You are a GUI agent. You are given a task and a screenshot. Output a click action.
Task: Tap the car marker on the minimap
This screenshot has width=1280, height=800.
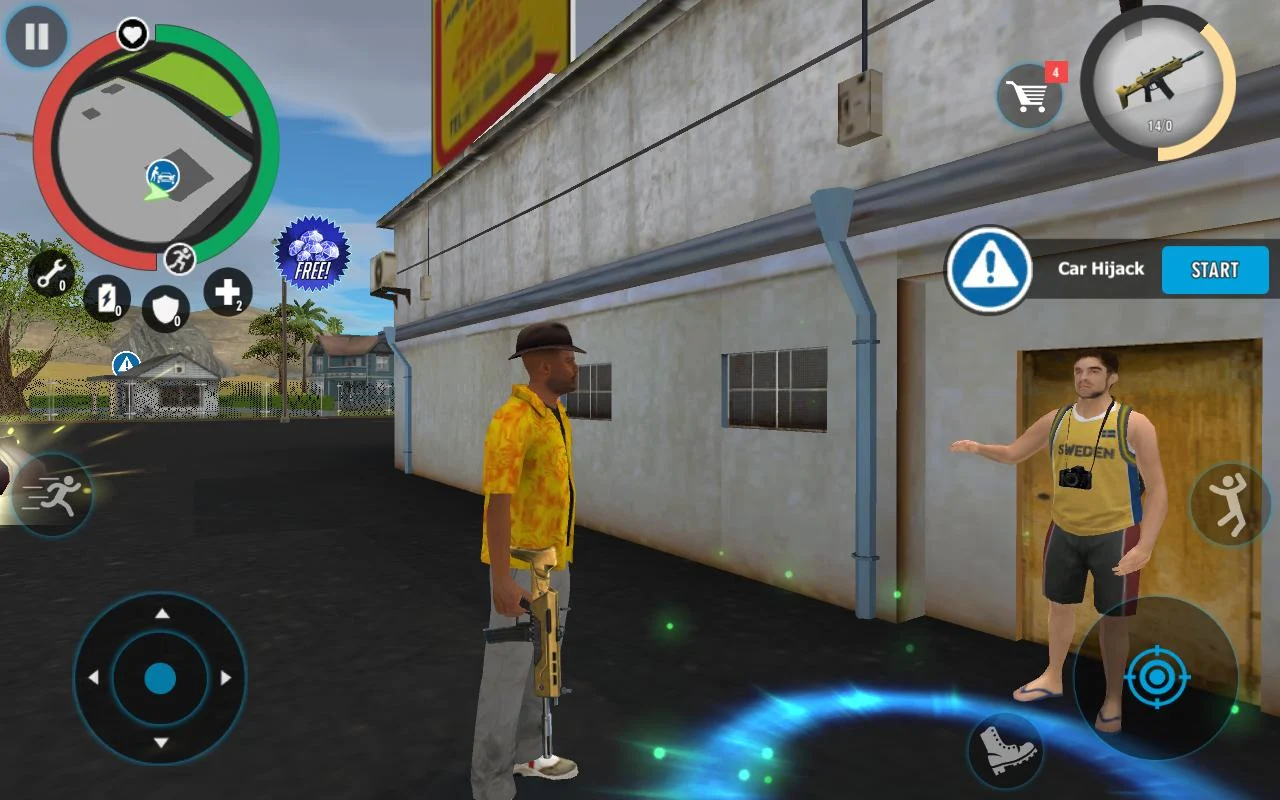(162, 176)
